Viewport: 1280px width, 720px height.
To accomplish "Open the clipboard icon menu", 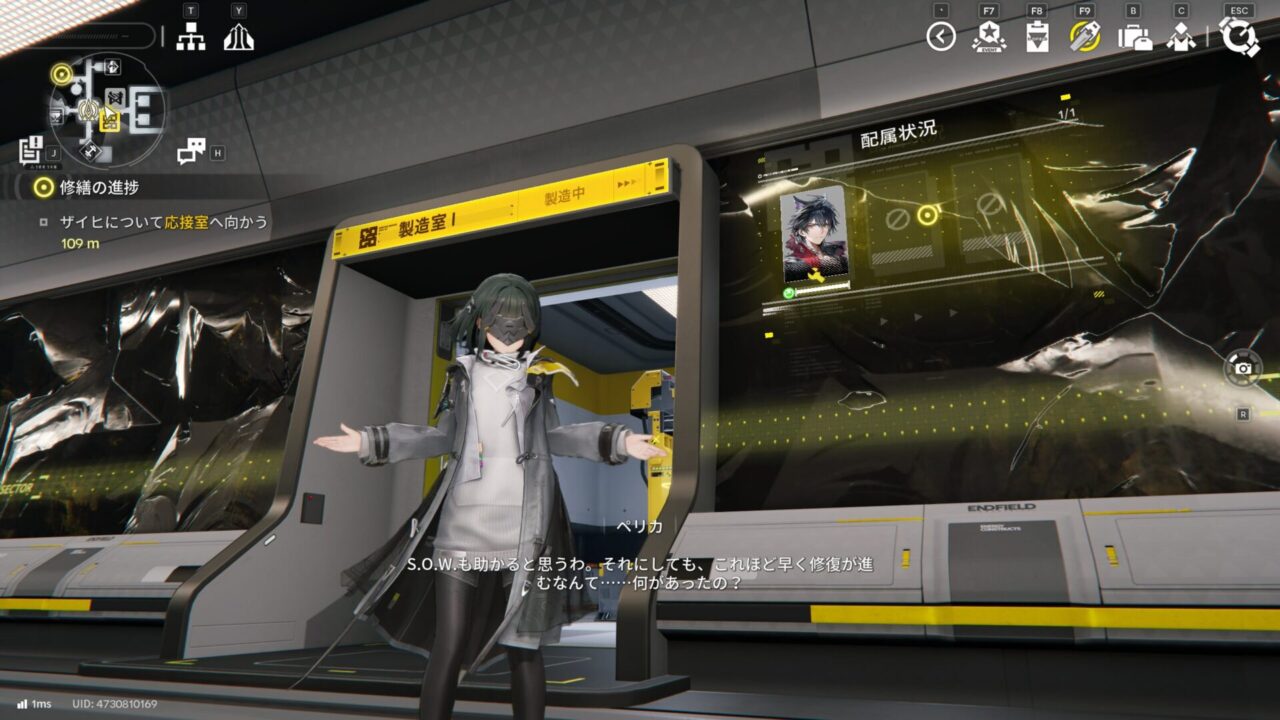I will point(1037,37).
